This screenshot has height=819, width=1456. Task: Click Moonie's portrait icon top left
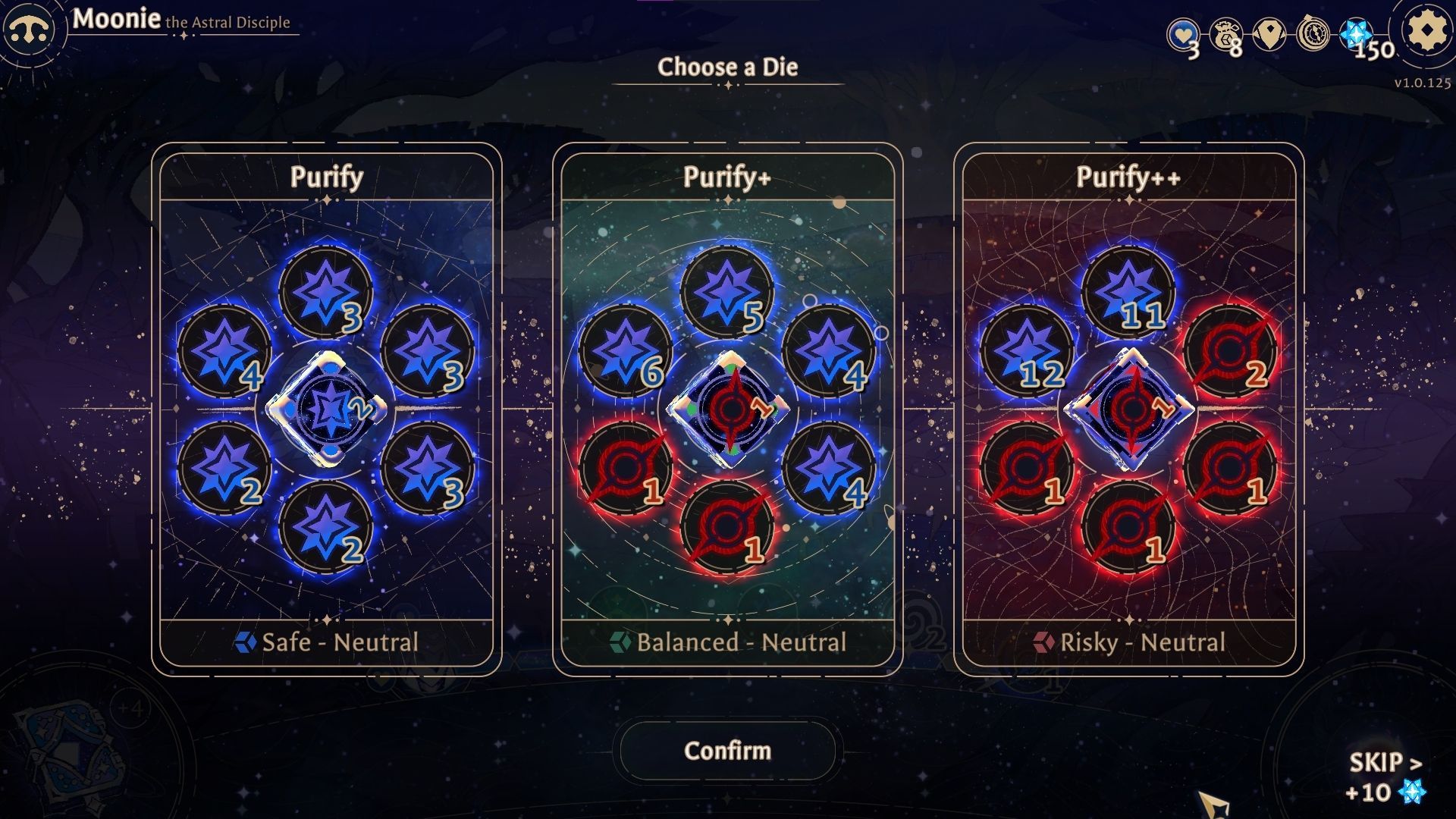click(29, 29)
